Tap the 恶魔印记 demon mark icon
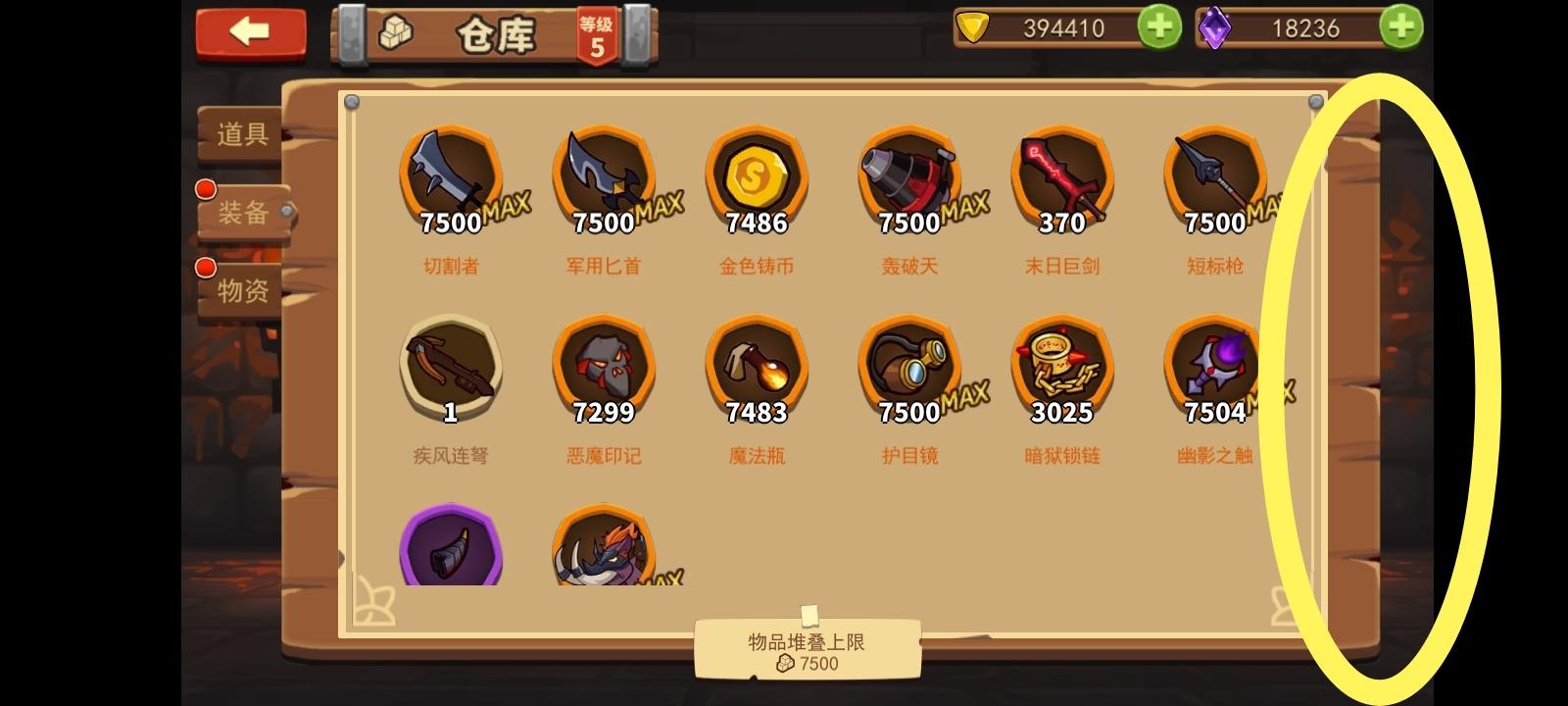Screen dimensions: 1568x706 click(603, 370)
